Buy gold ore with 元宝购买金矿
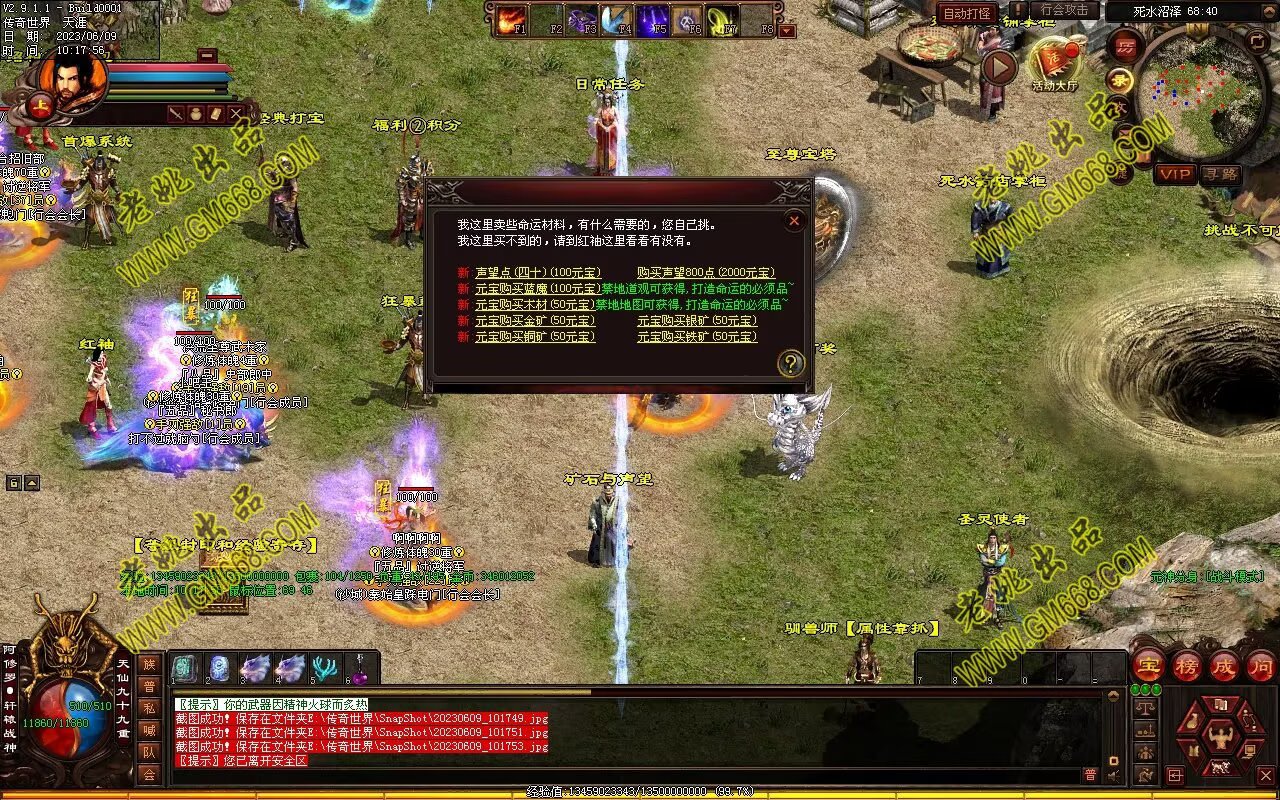The image size is (1280, 800). 534,321
